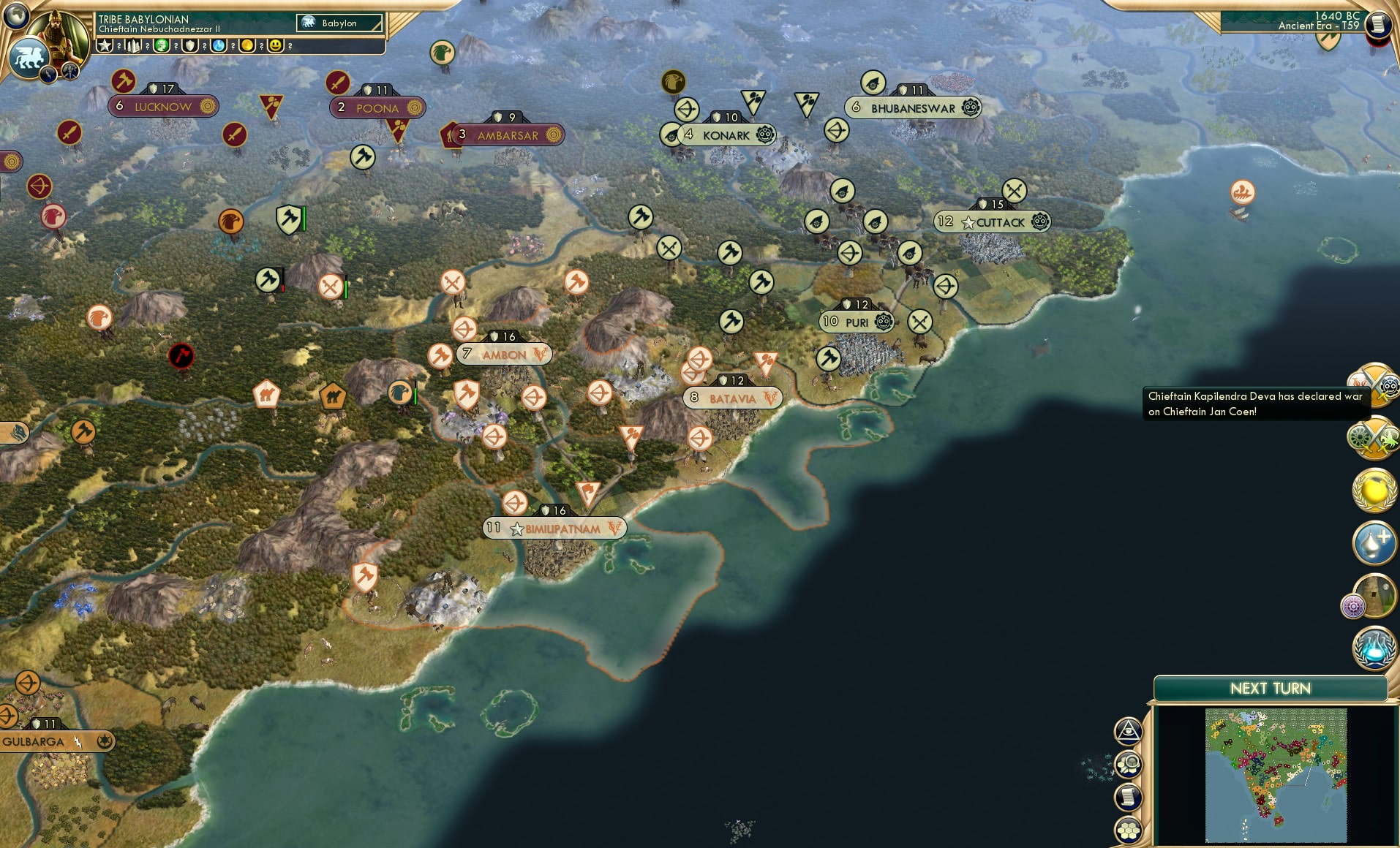Click the silver Great Prophet faith icon

click(1374, 542)
